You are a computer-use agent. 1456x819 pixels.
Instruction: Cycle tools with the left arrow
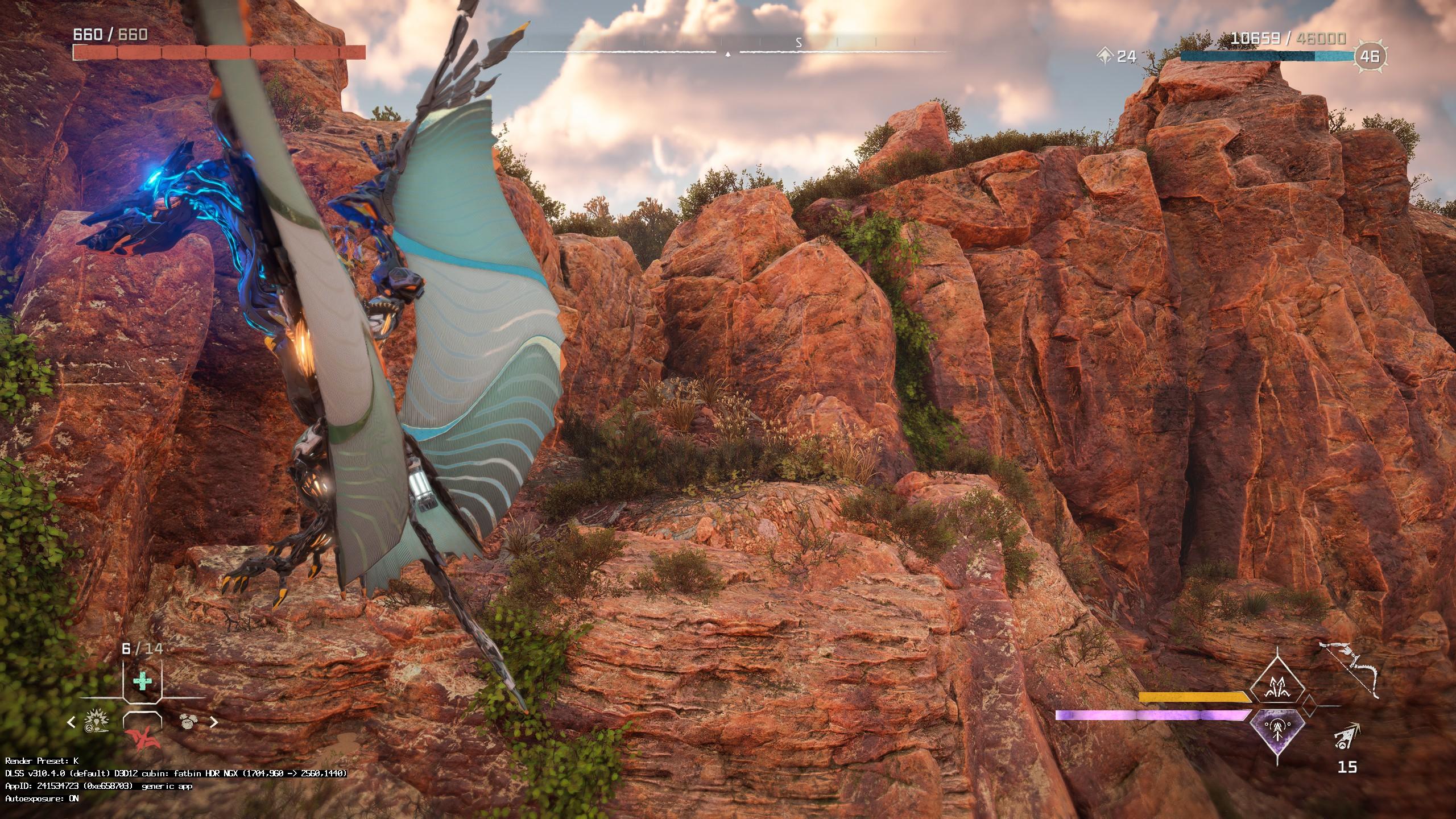point(72,722)
